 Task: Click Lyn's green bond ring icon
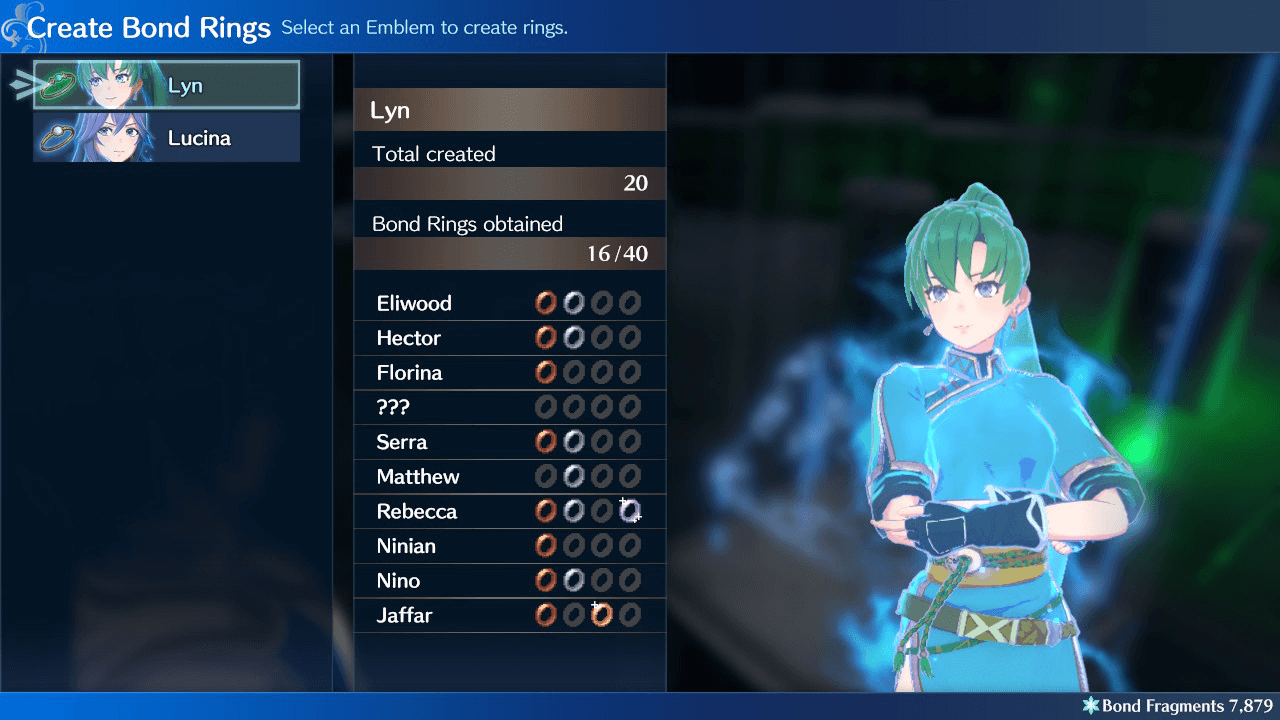tap(56, 84)
